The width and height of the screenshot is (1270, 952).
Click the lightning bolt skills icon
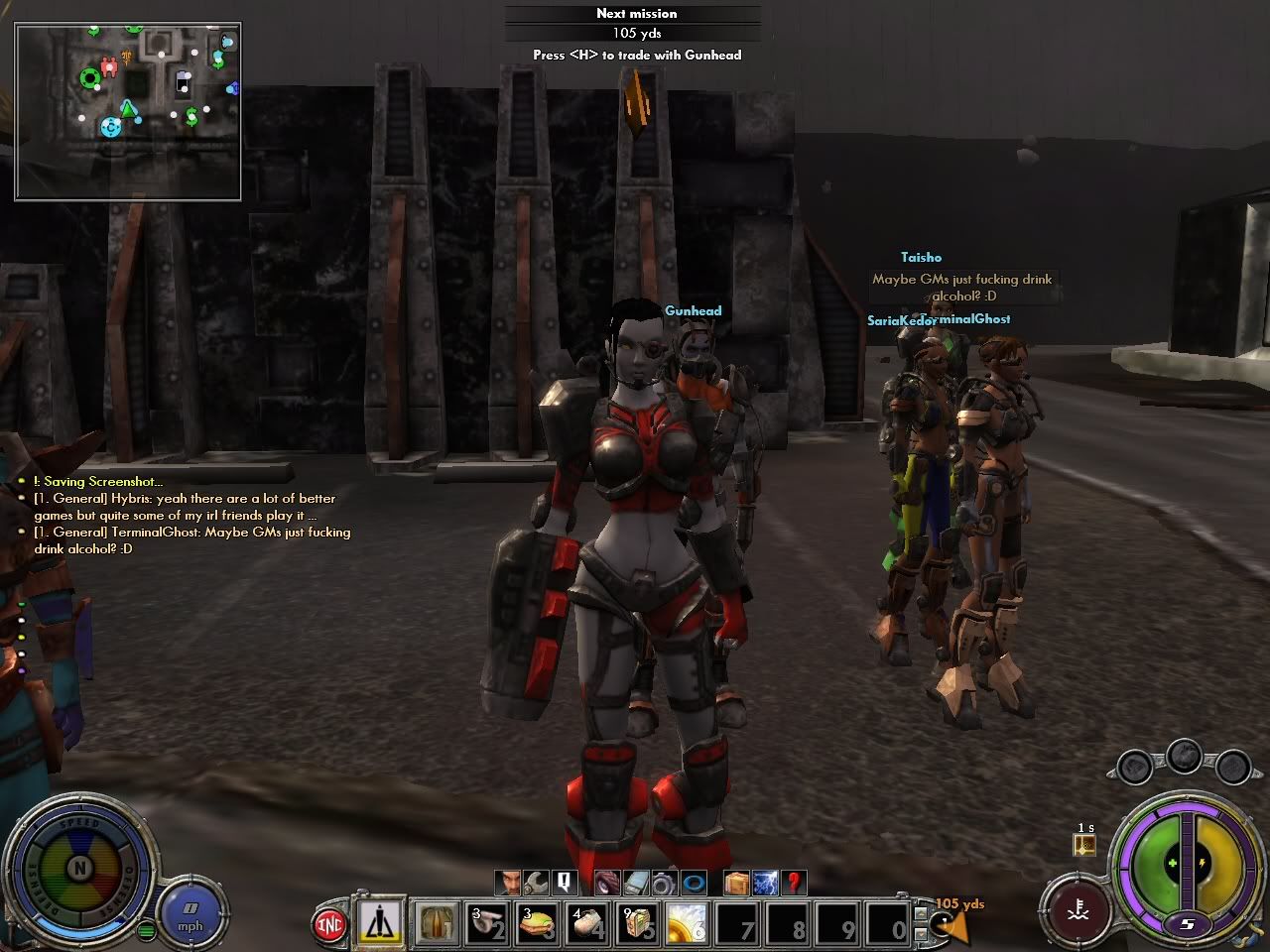[x=765, y=882]
